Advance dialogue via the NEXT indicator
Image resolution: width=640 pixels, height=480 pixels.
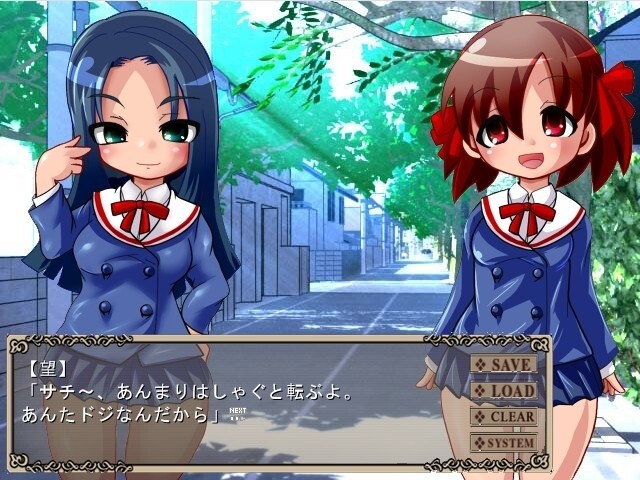pyautogui.click(x=237, y=415)
